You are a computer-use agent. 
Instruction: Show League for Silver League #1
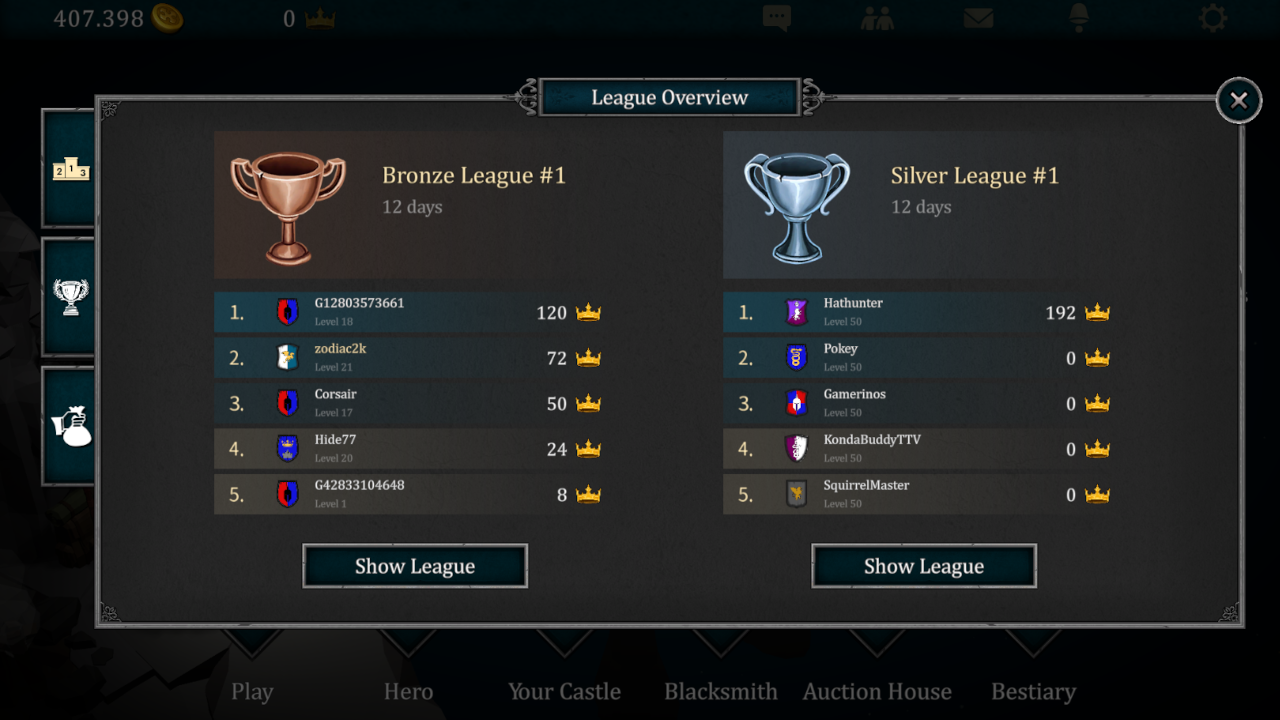(x=923, y=565)
